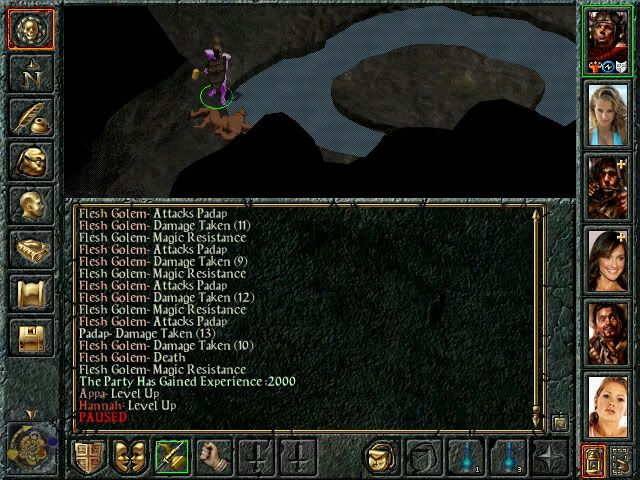This screenshot has height=480, width=640.
Task: Click the golden helmet quick item slot
Action: [x=383, y=457]
